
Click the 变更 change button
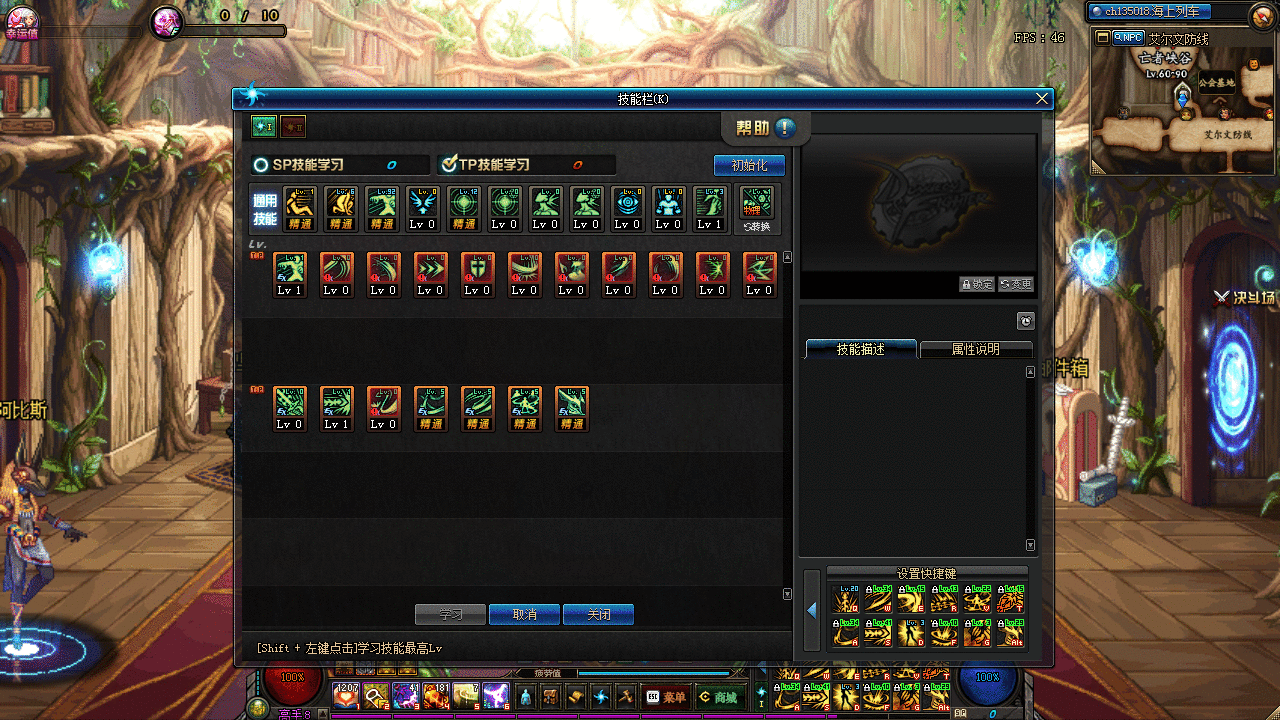(1015, 284)
